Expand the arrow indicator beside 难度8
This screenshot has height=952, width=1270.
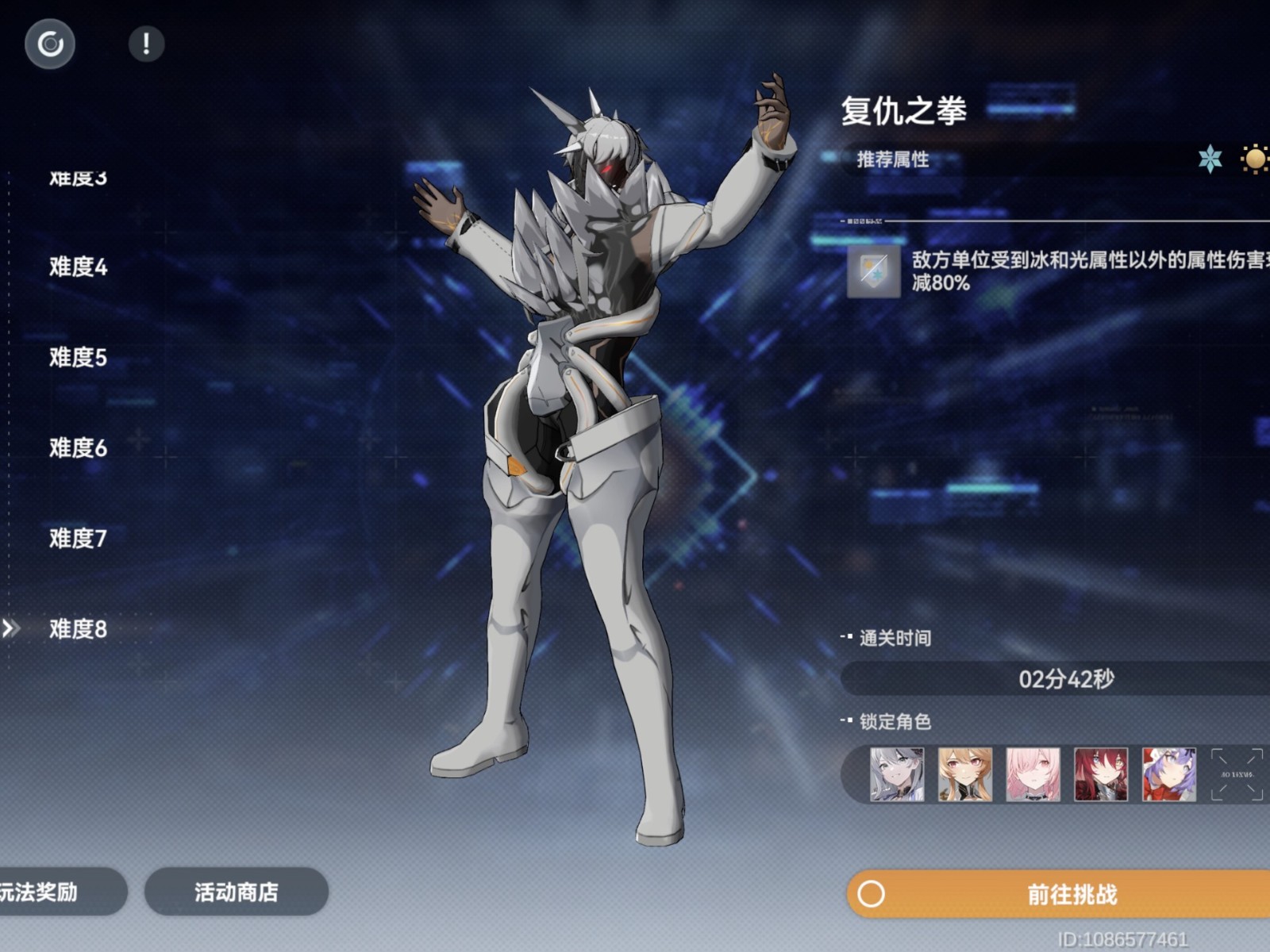click(11, 629)
